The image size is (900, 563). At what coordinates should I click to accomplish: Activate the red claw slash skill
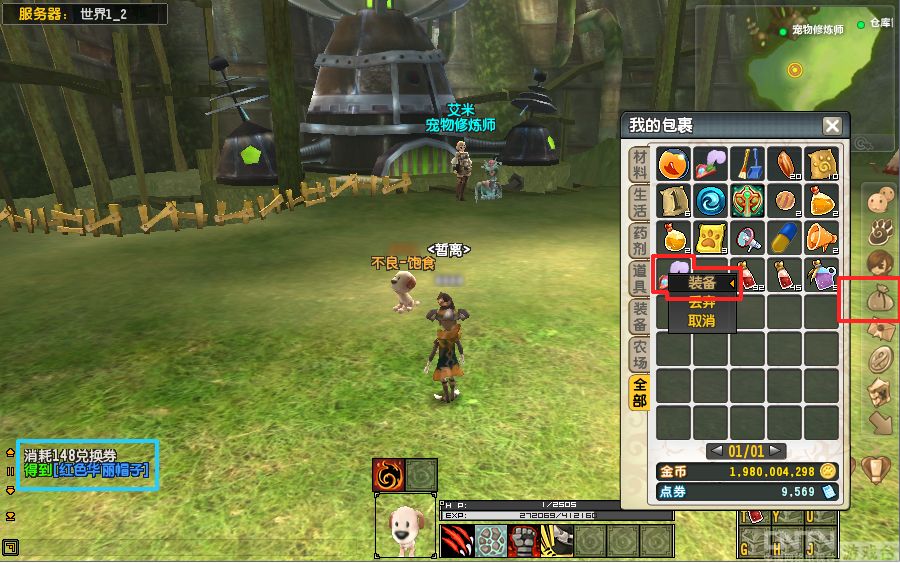(457, 541)
